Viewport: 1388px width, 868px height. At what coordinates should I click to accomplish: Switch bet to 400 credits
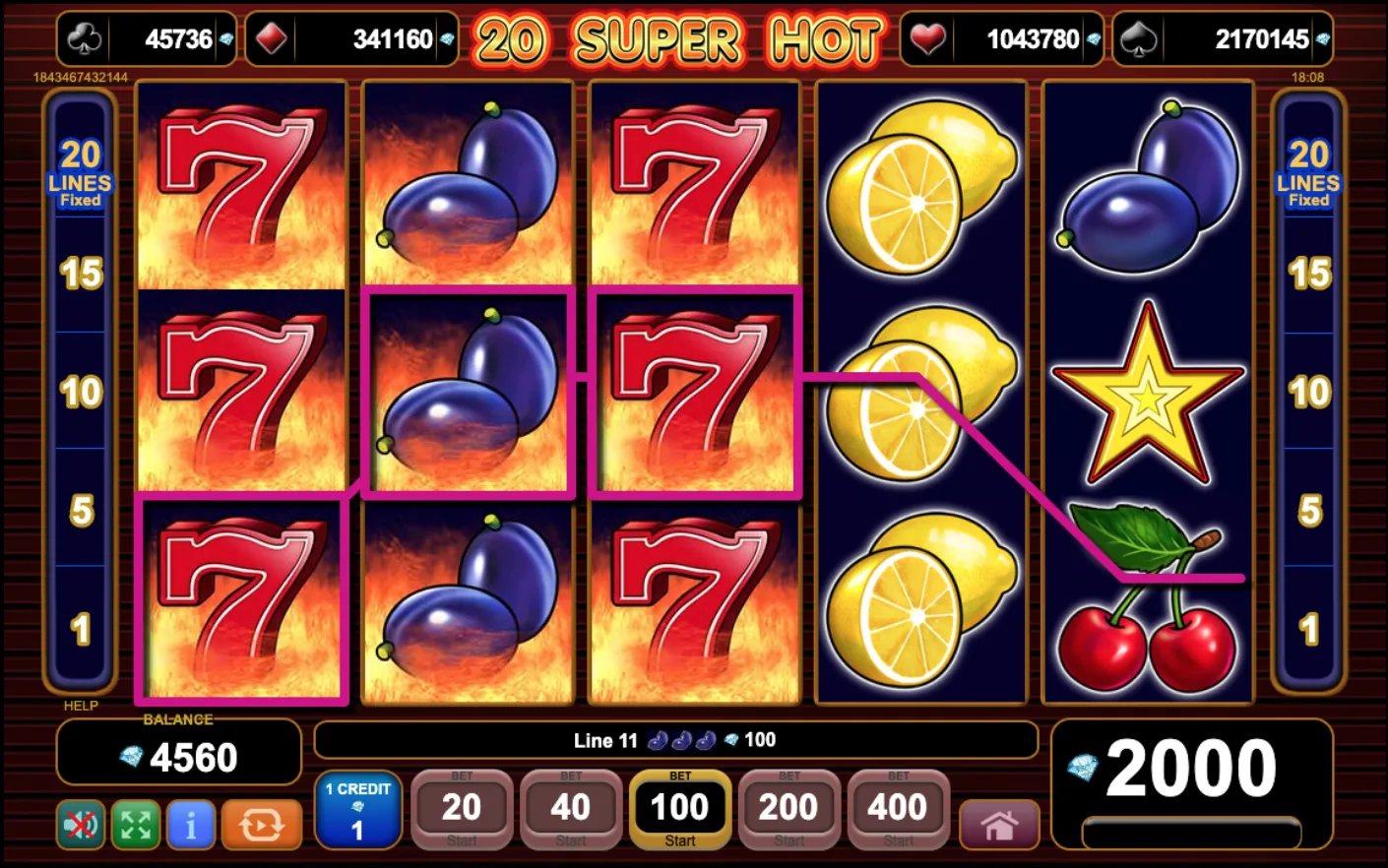[897, 807]
